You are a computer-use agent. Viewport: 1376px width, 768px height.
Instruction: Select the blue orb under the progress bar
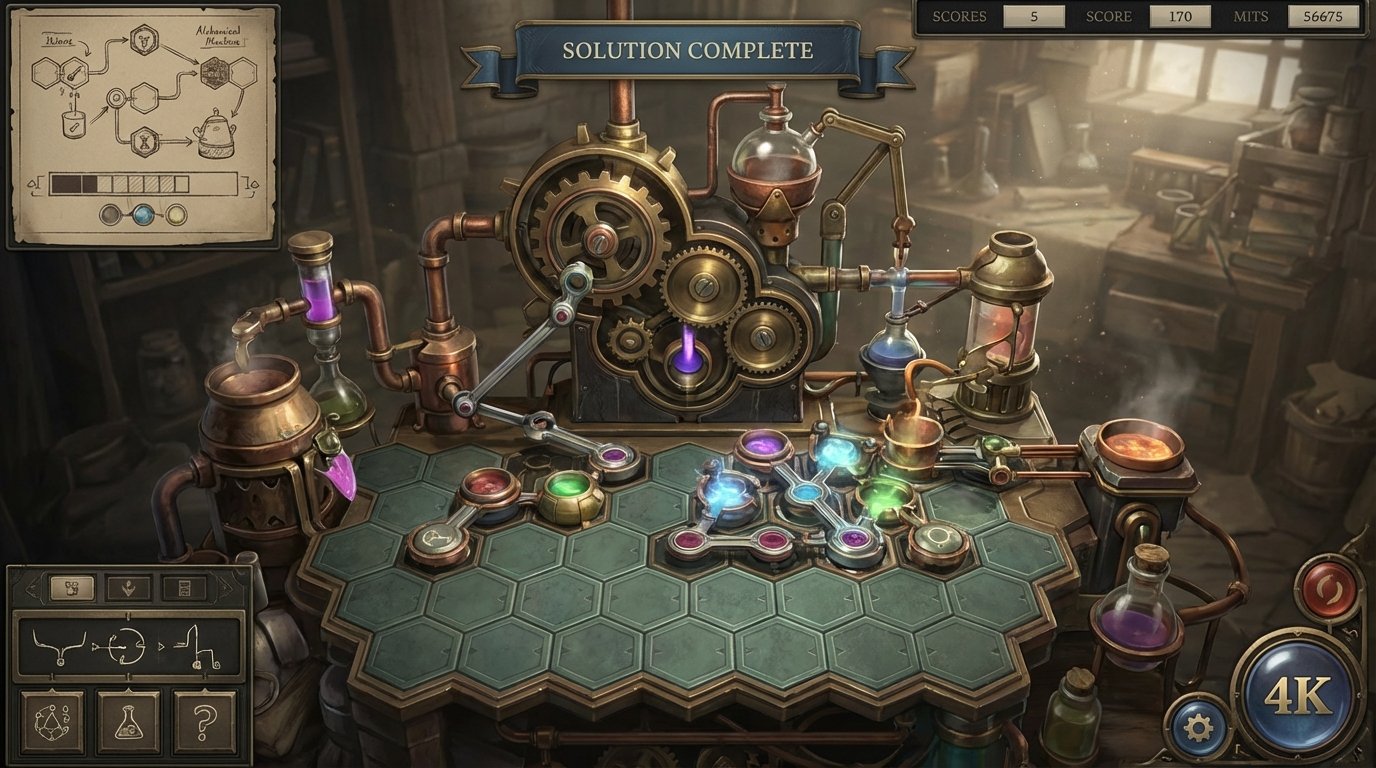pos(142,215)
